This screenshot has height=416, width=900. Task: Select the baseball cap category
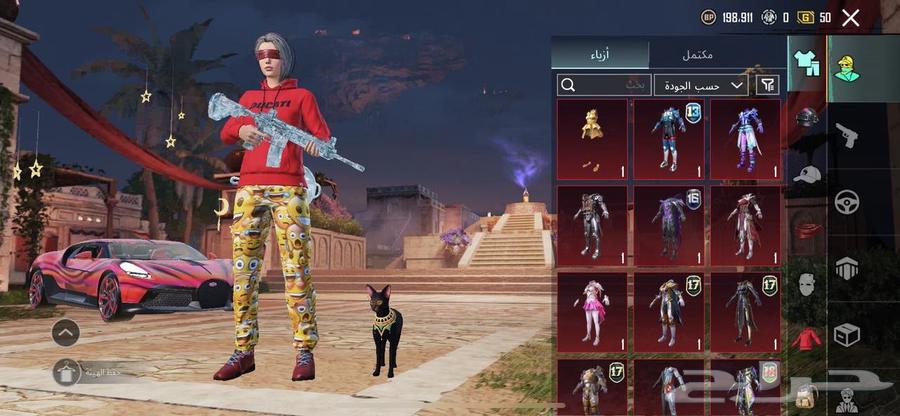[806, 175]
